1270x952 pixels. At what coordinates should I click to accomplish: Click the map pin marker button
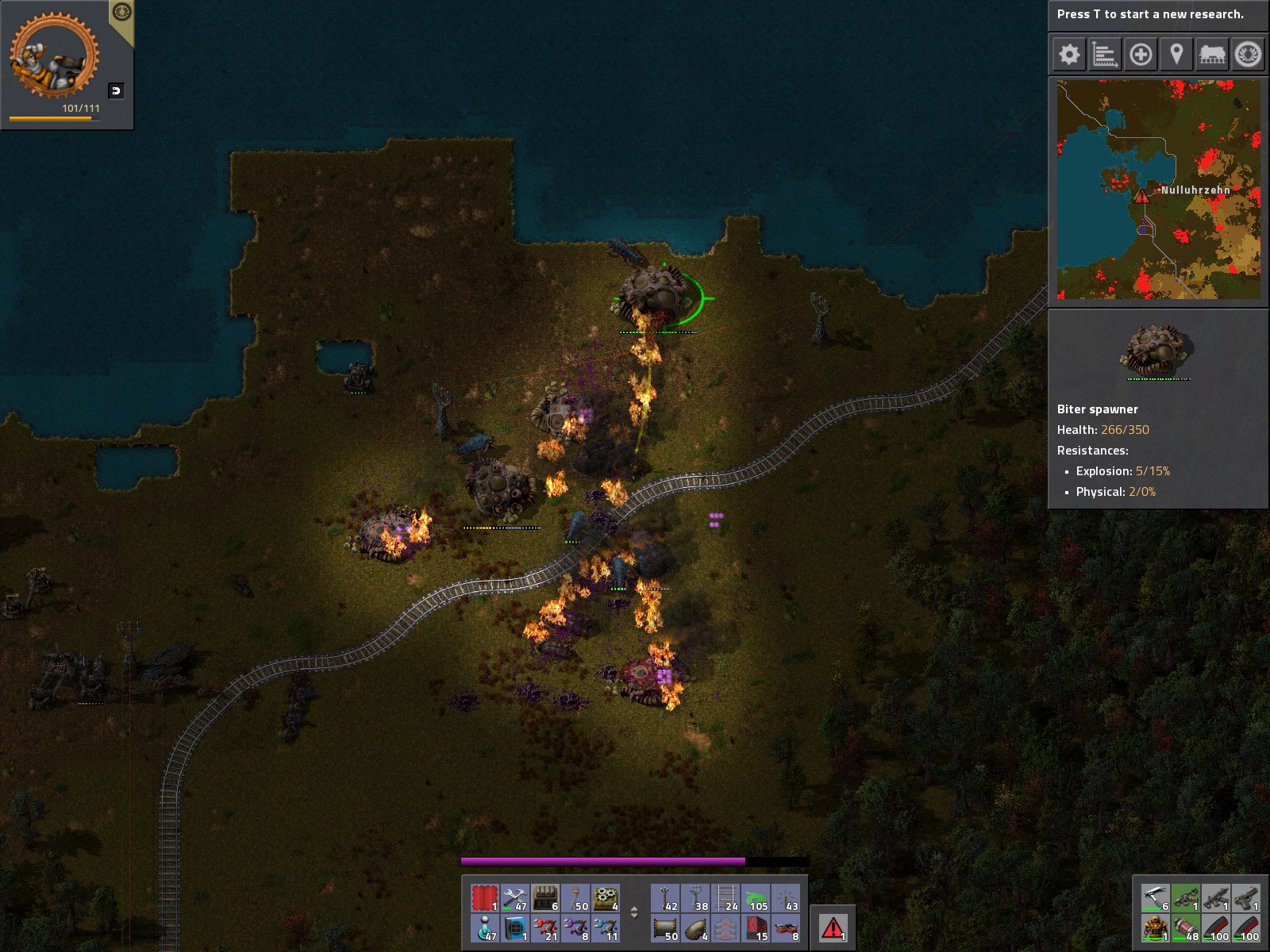click(x=1176, y=55)
